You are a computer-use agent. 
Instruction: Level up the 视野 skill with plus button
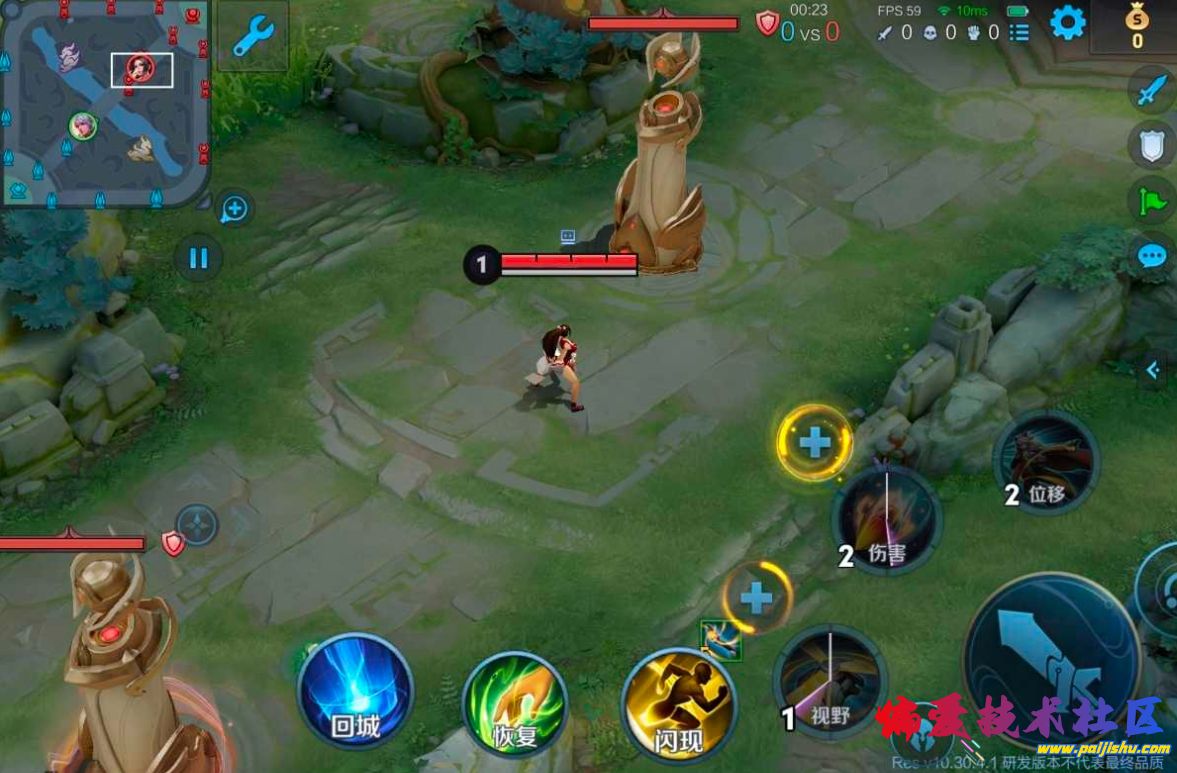[757, 598]
